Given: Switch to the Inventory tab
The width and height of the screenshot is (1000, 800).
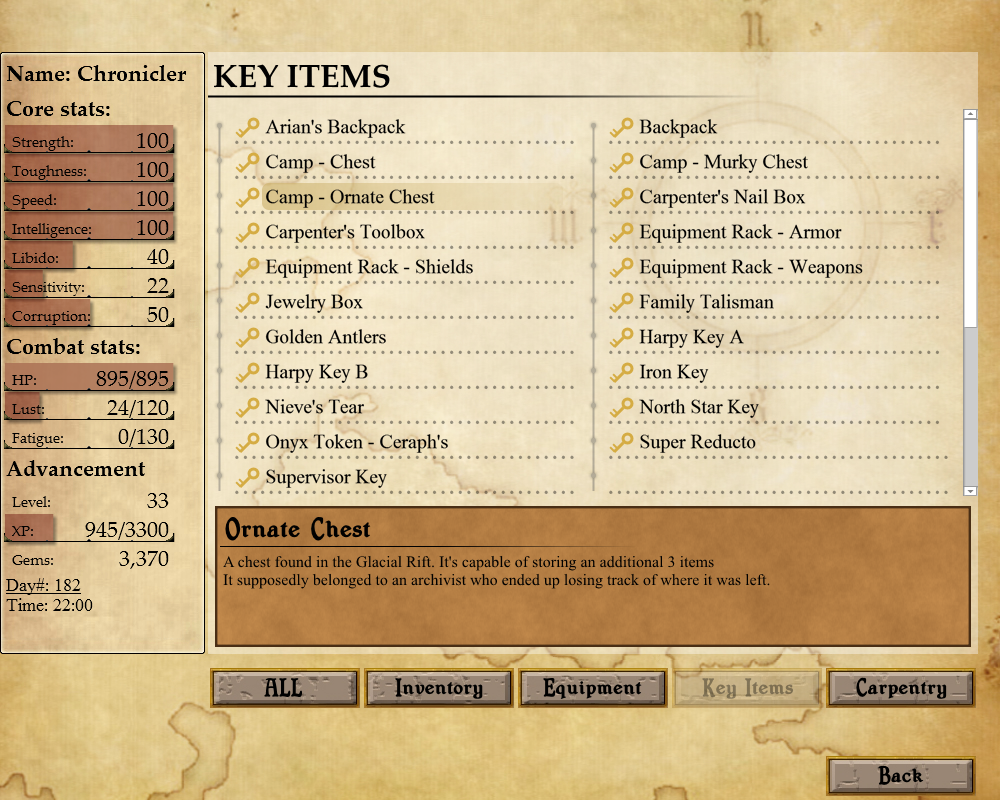Looking at the screenshot, I should click(439, 688).
